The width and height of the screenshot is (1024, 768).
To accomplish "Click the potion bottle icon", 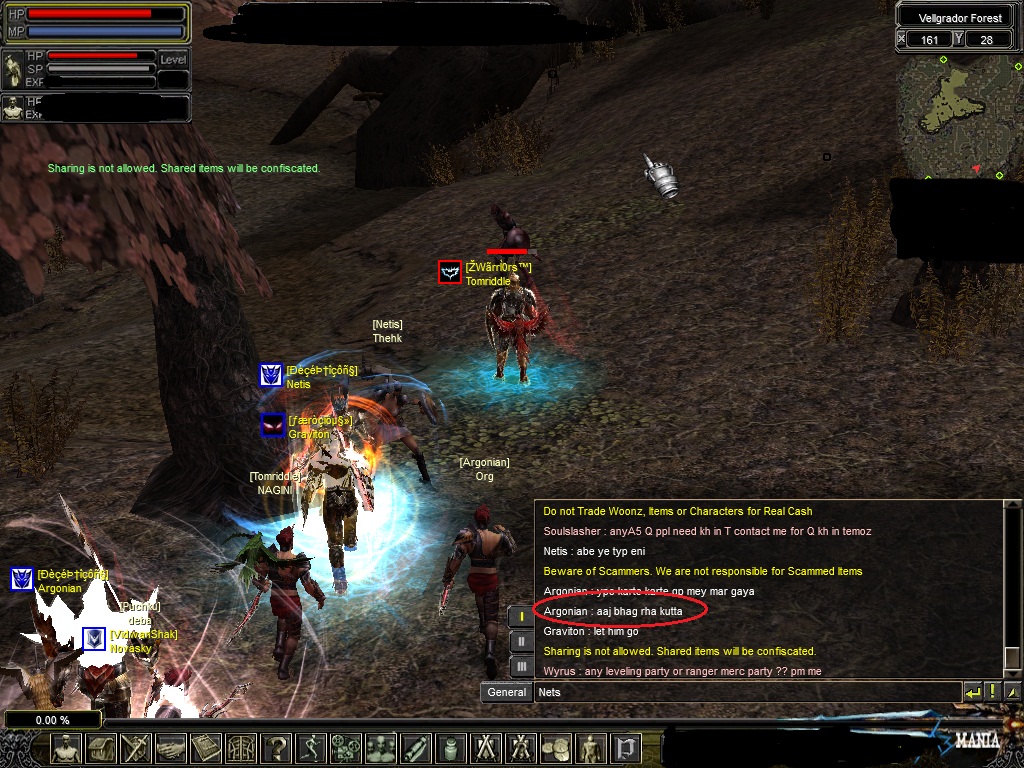I will 450,748.
